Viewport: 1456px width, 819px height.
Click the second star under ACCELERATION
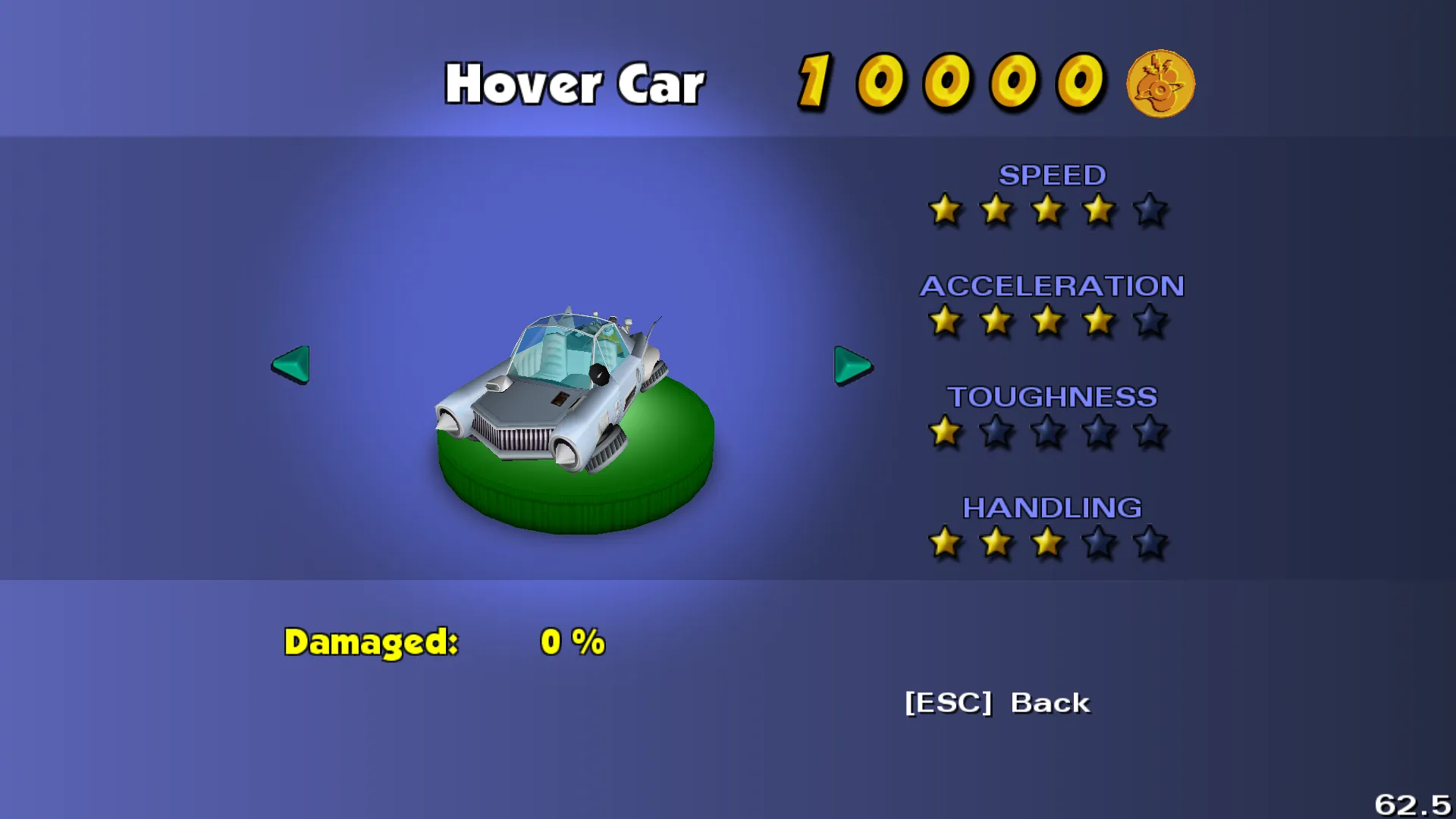click(x=996, y=322)
